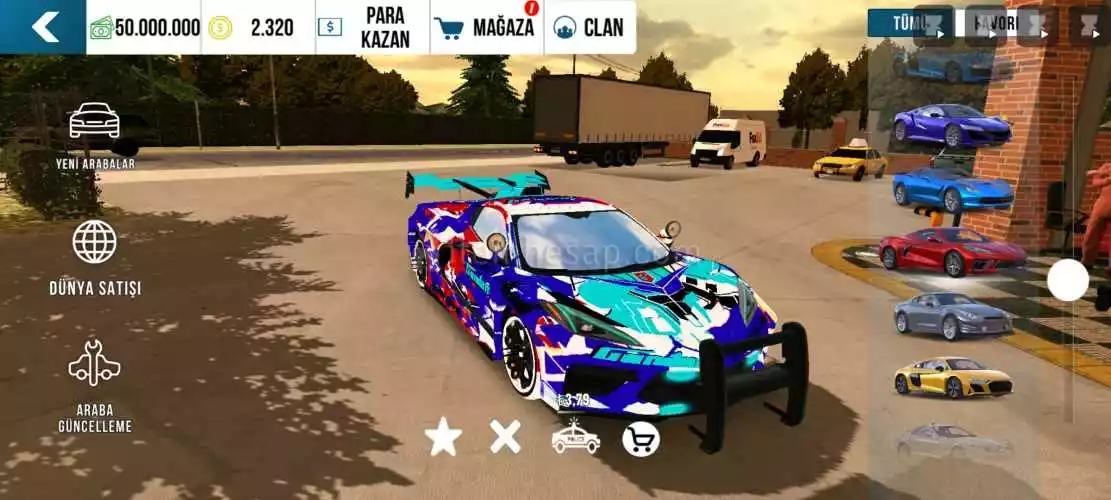Click the white car-list scroll handle
Image resolution: width=1111 pixels, height=500 pixels.
[1068, 280]
